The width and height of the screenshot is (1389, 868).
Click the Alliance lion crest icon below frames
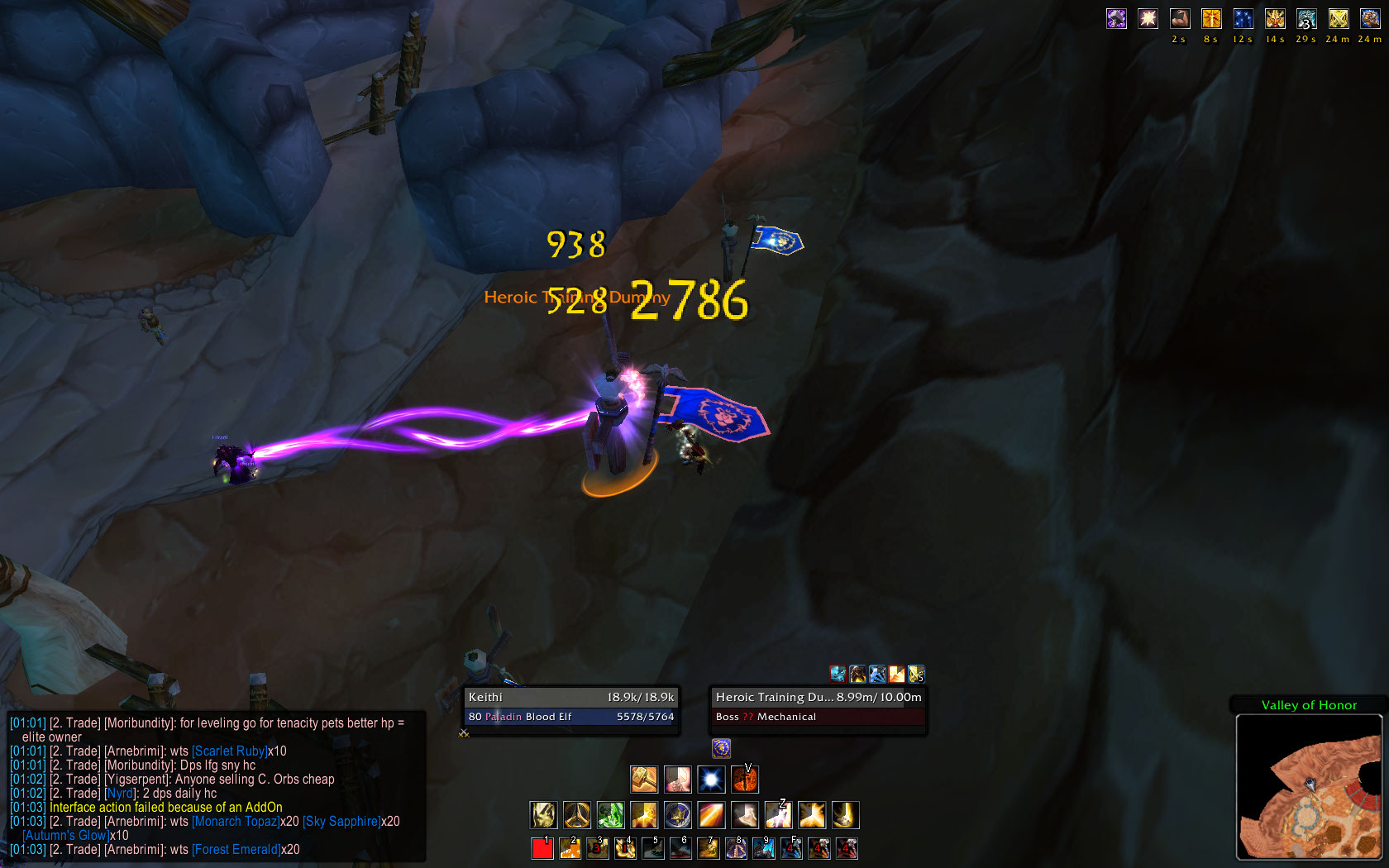[x=721, y=748]
